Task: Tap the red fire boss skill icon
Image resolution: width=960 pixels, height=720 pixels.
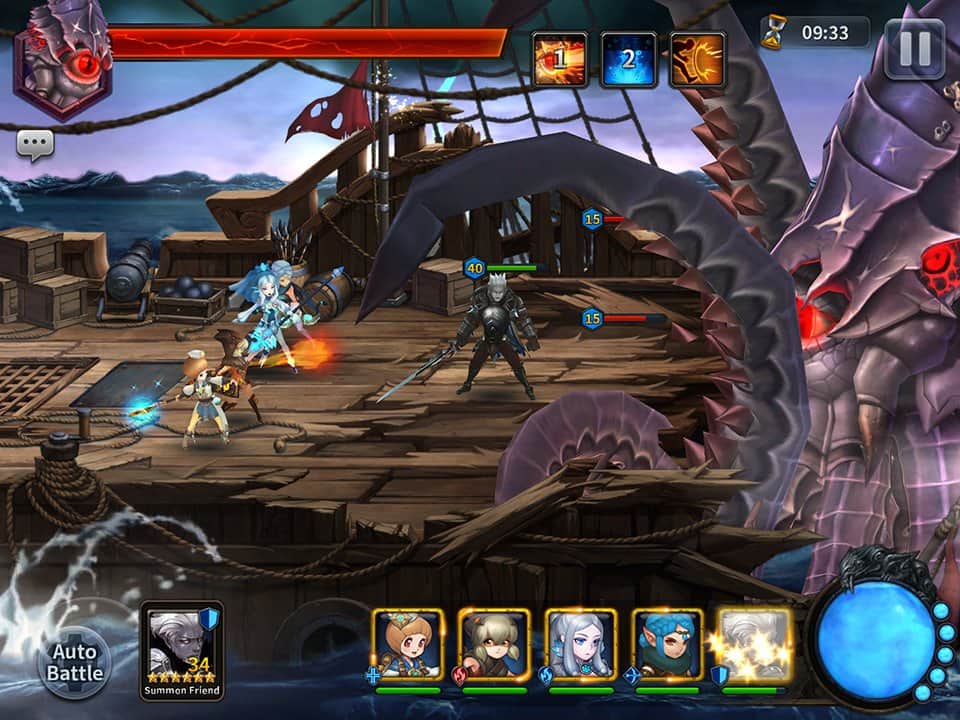Action: point(559,59)
